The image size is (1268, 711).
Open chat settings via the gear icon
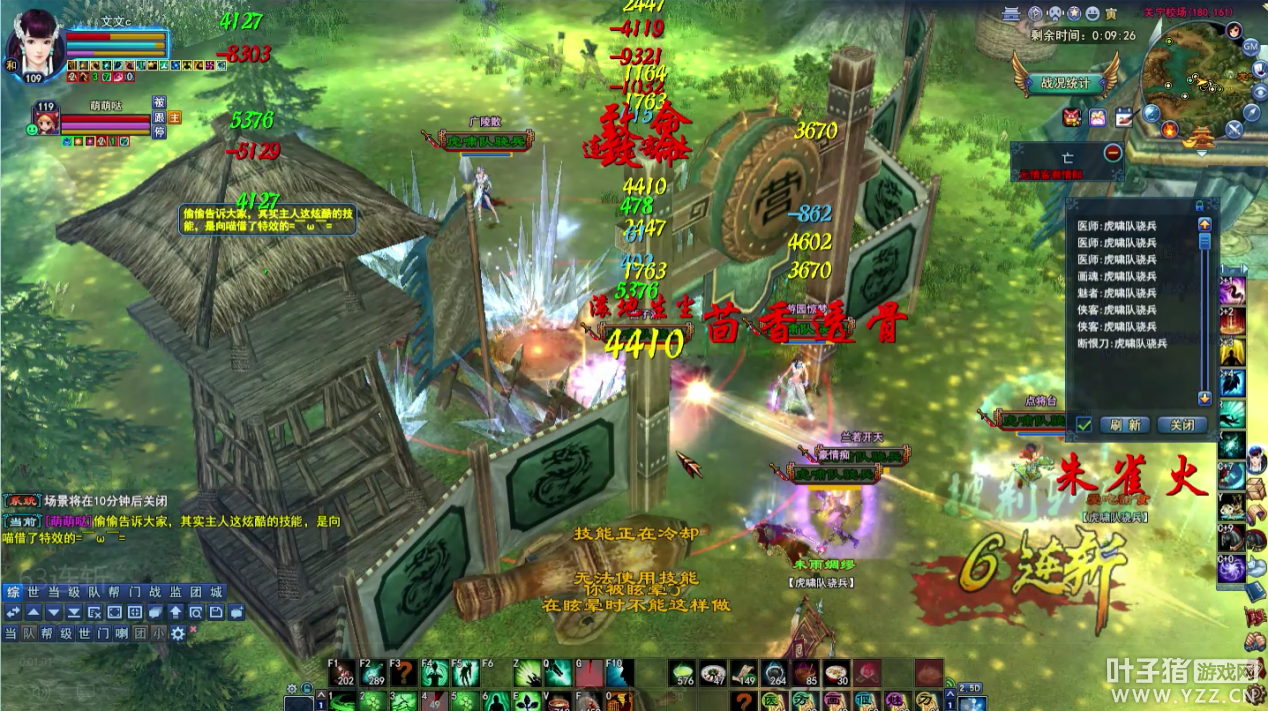pos(178,633)
